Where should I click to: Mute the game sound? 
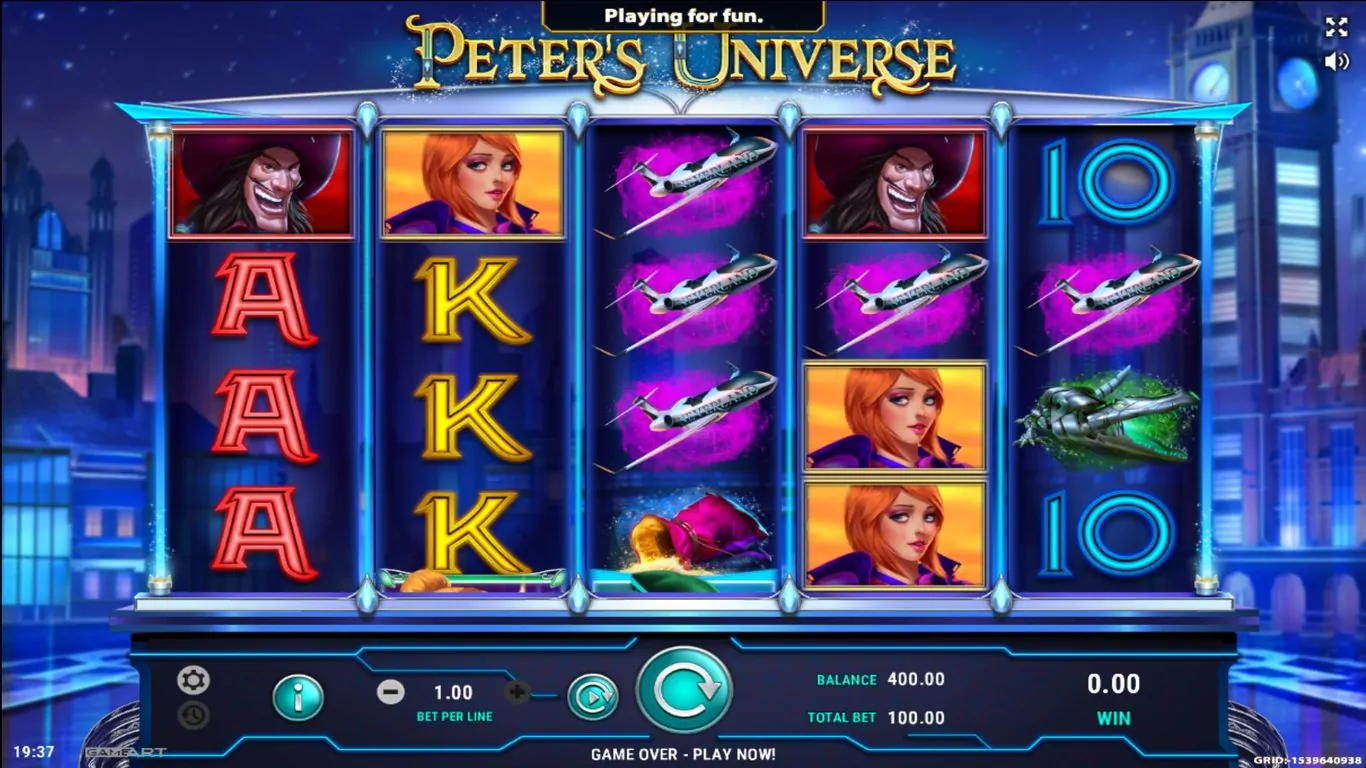1336,62
